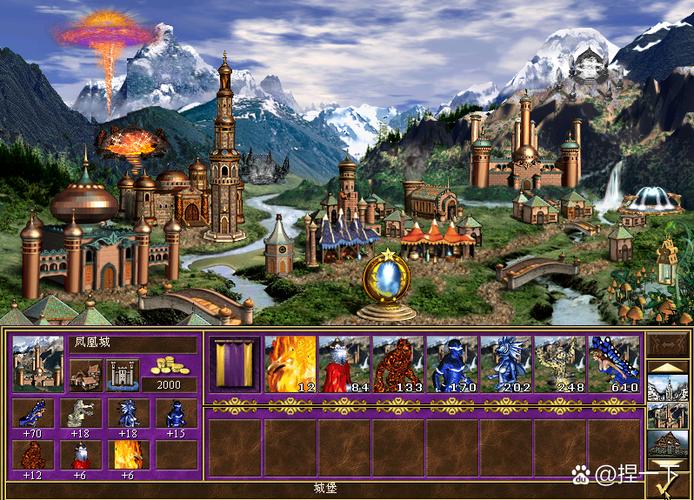Click the split army button above town list
The image size is (694, 500).
pos(665,346)
